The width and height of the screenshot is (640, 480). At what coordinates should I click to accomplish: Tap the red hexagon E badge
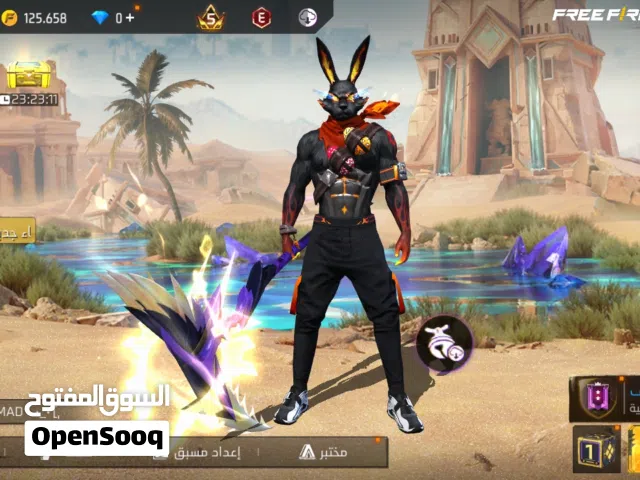click(261, 17)
